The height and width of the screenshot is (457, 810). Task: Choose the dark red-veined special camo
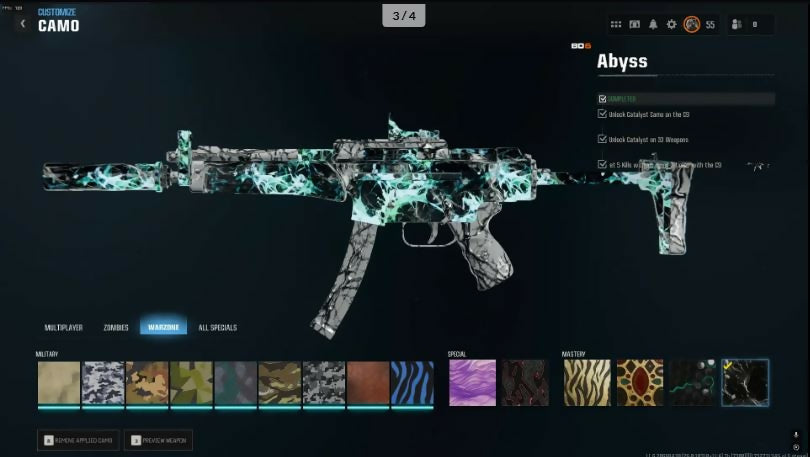525,383
